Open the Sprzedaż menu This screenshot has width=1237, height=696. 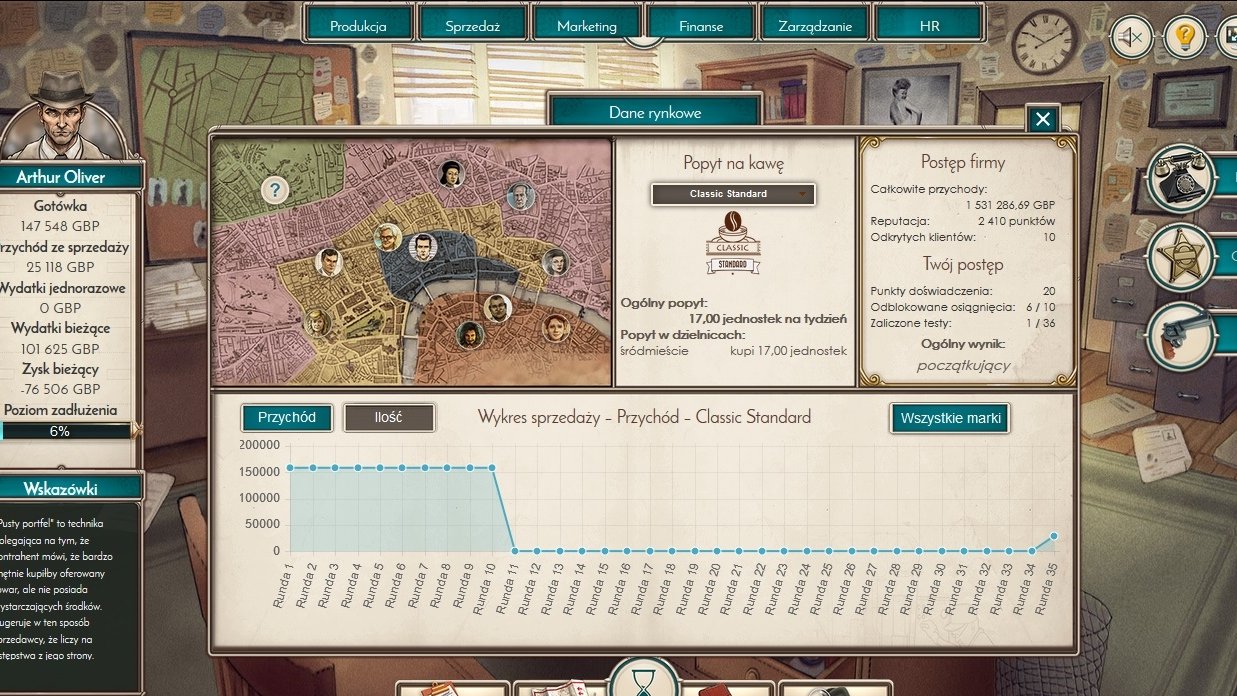click(472, 26)
